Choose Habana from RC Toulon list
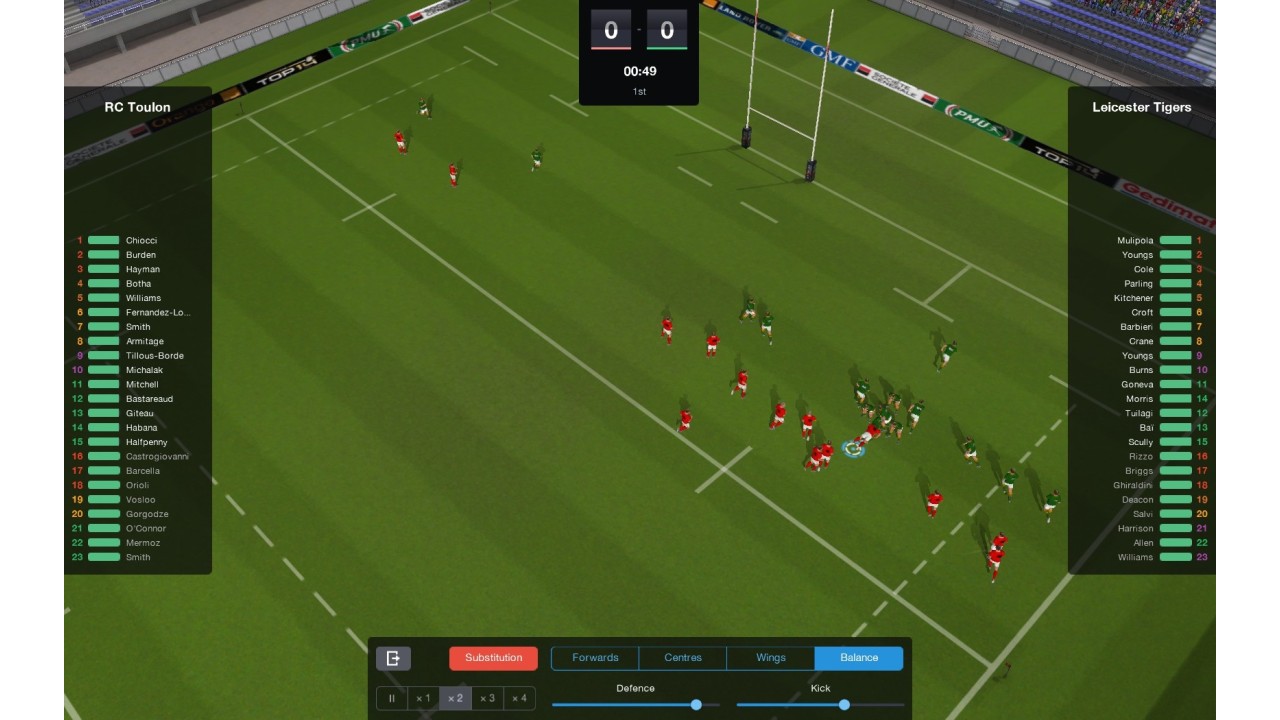Image resolution: width=1280 pixels, height=720 pixels. (x=141, y=428)
